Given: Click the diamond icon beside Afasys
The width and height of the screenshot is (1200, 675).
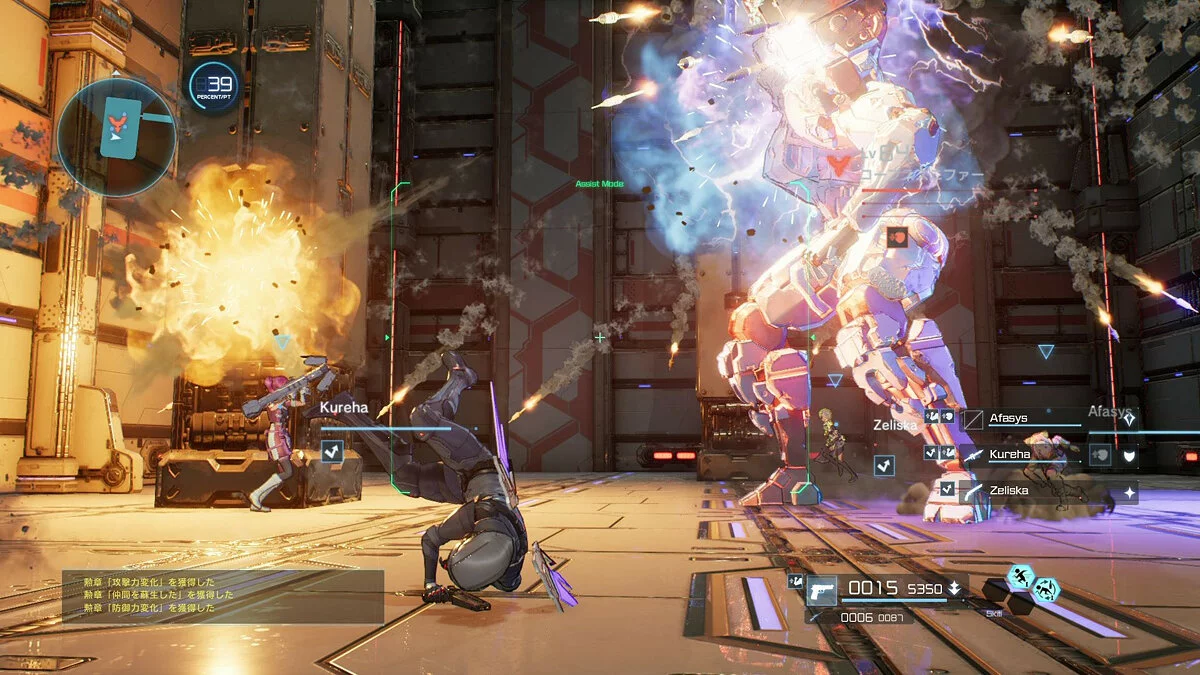Looking at the screenshot, I should click(1129, 421).
